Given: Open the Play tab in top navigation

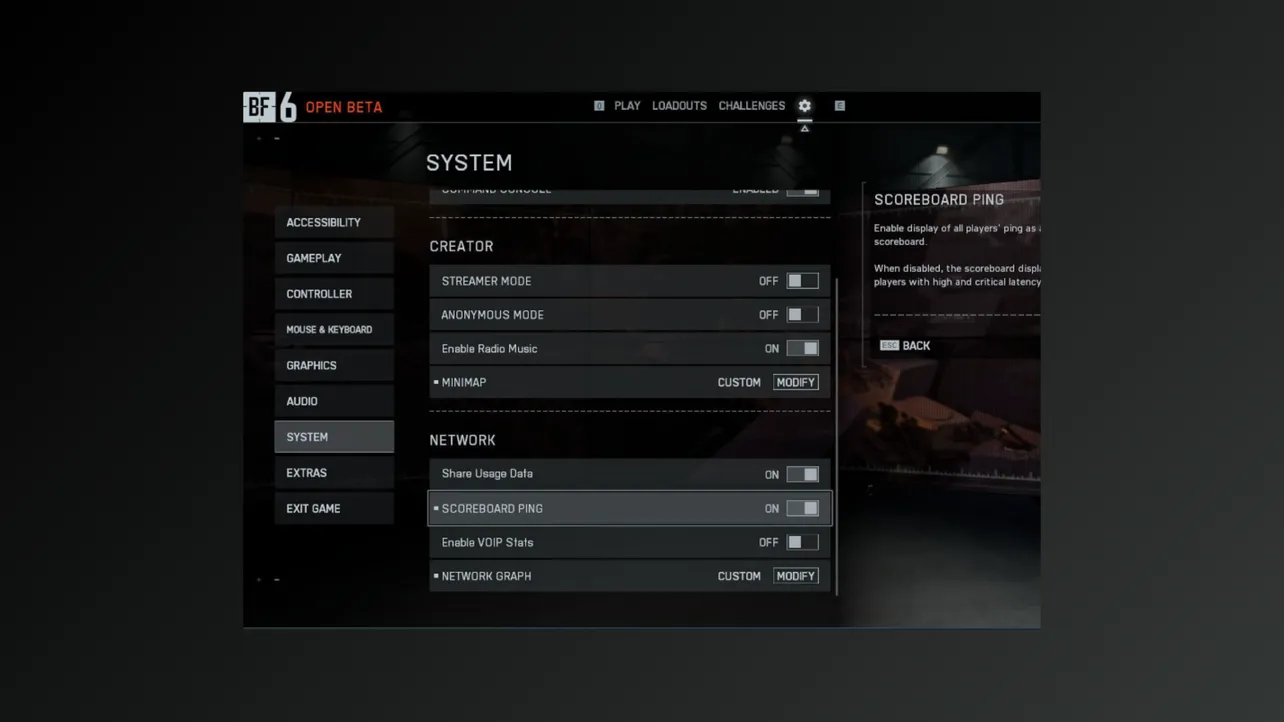Looking at the screenshot, I should pos(627,106).
